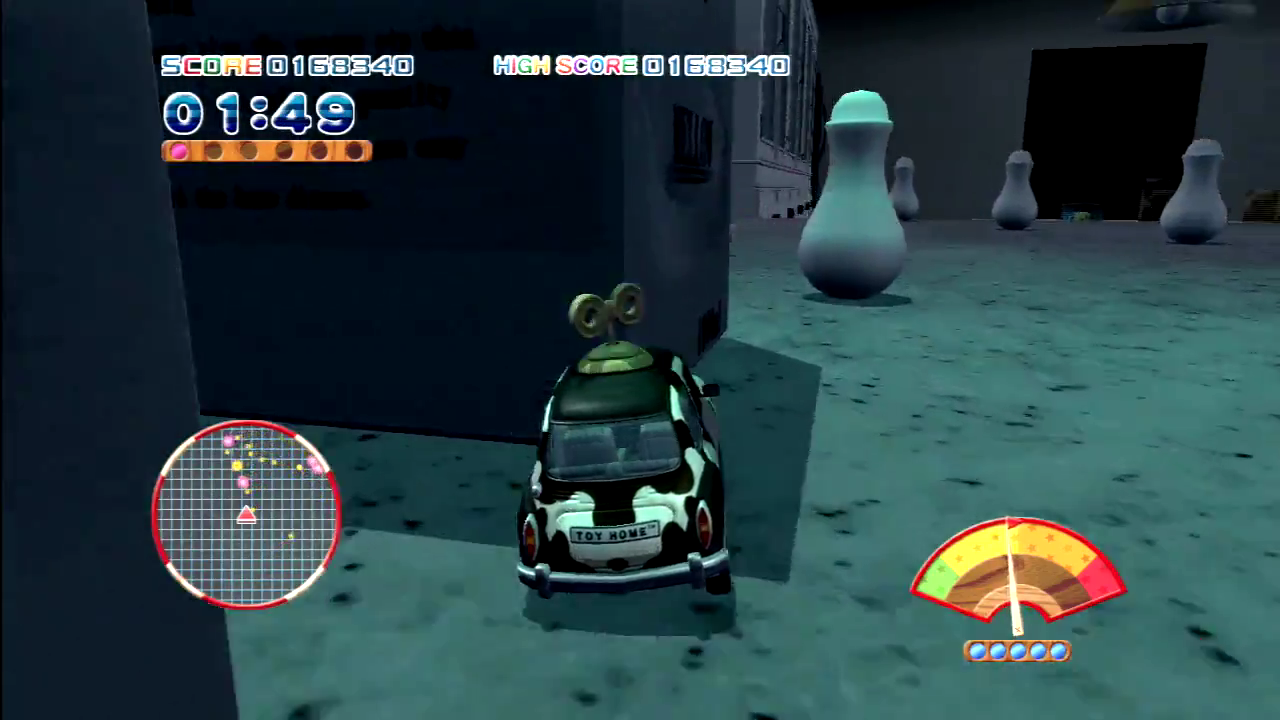Click the orange progress bar strip
This screenshot has width=1280, height=720.
pyautogui.click(x=266, y=151)
